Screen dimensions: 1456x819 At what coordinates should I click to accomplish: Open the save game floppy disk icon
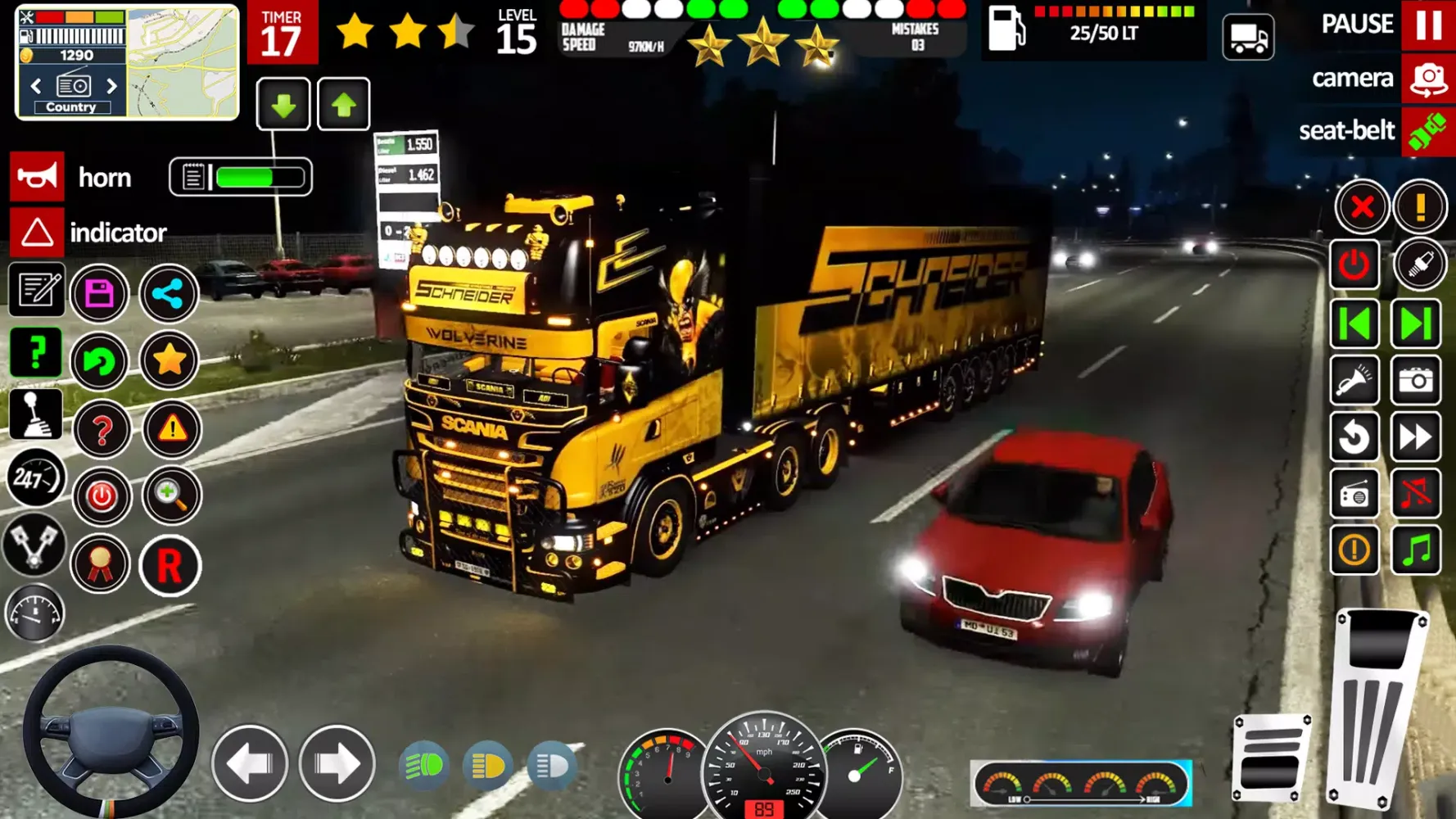click(x=100, y=293)
